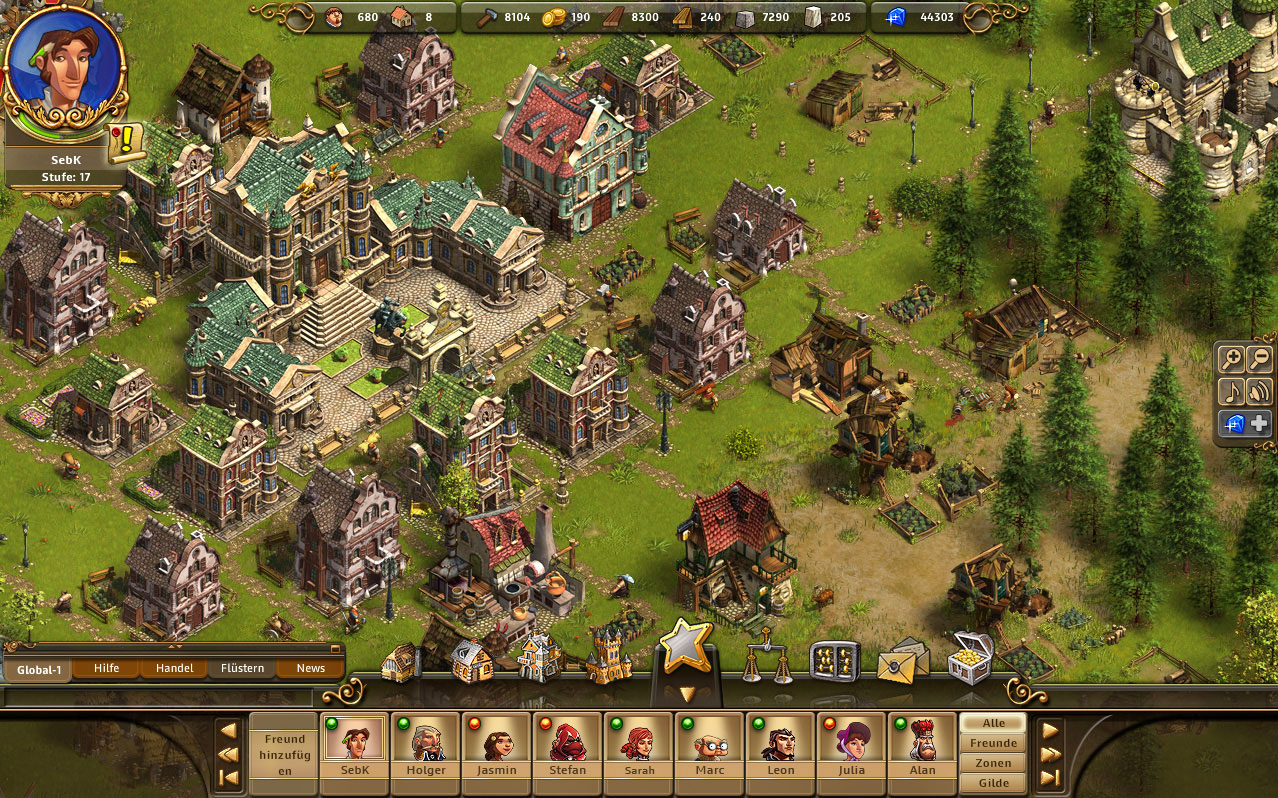
Task: Open the trade scales icon
Action: click(x=766, y=657)
